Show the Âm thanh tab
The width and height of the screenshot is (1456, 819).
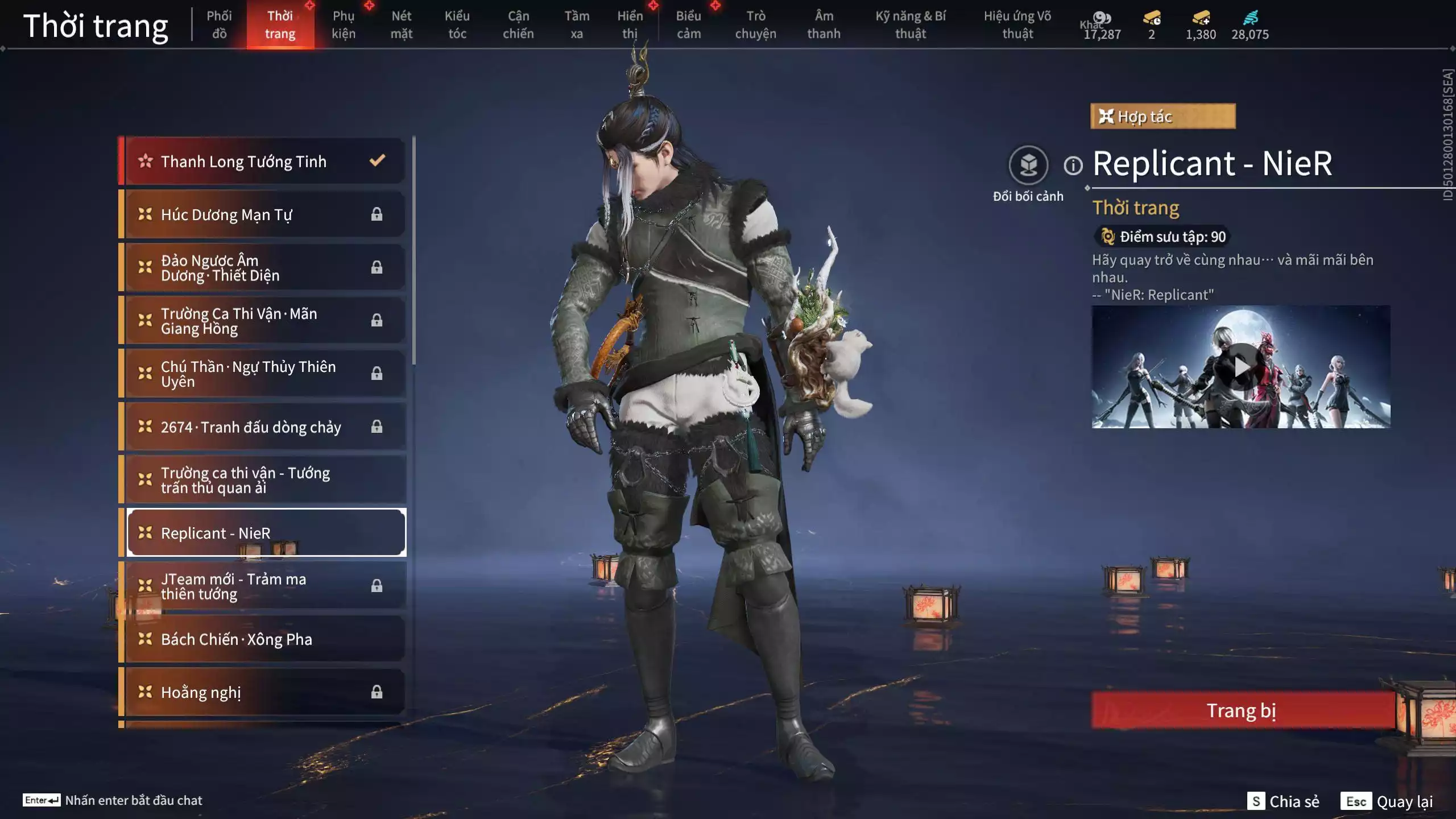coord(824,24)
